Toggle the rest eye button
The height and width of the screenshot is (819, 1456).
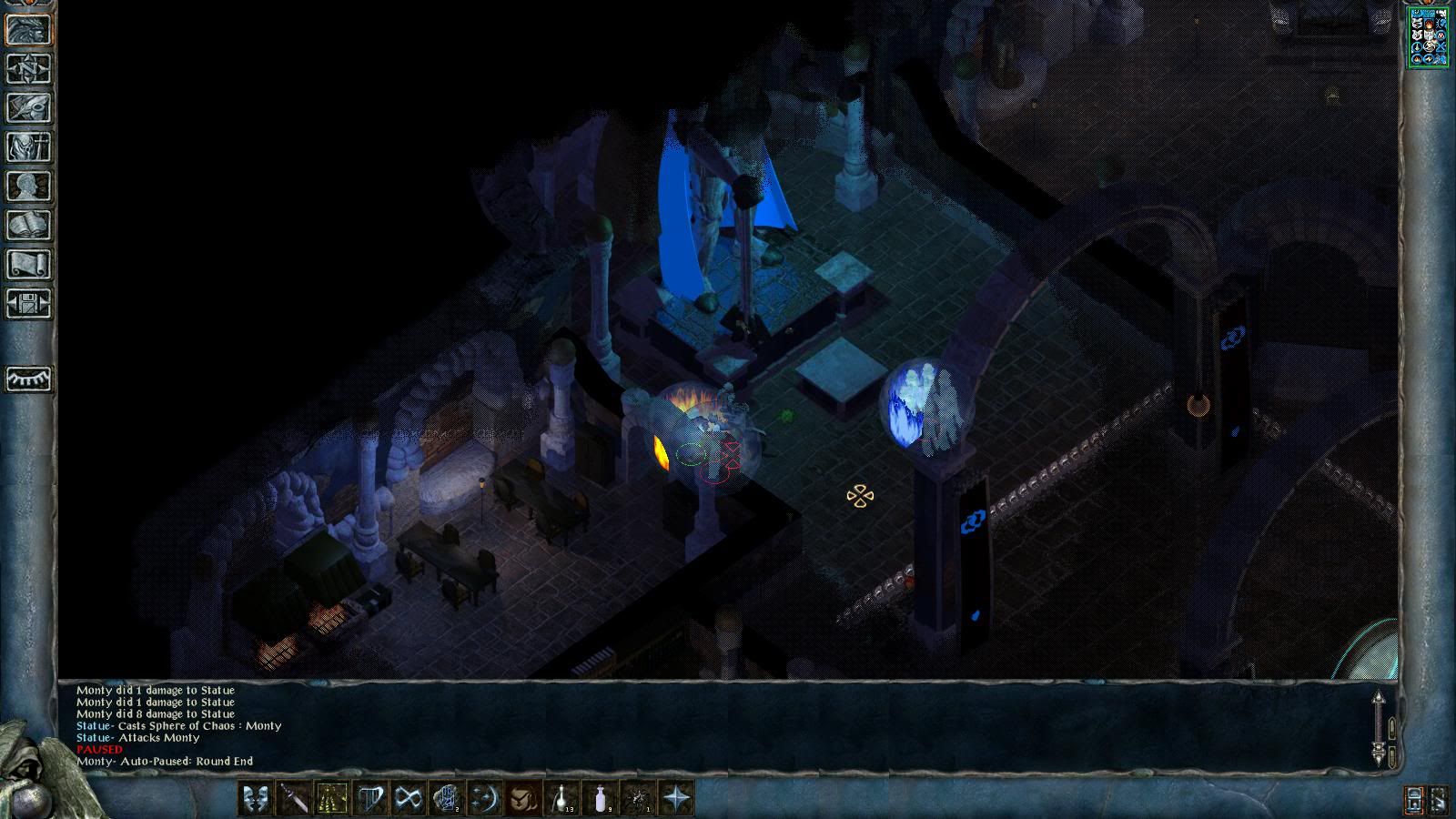28,379
